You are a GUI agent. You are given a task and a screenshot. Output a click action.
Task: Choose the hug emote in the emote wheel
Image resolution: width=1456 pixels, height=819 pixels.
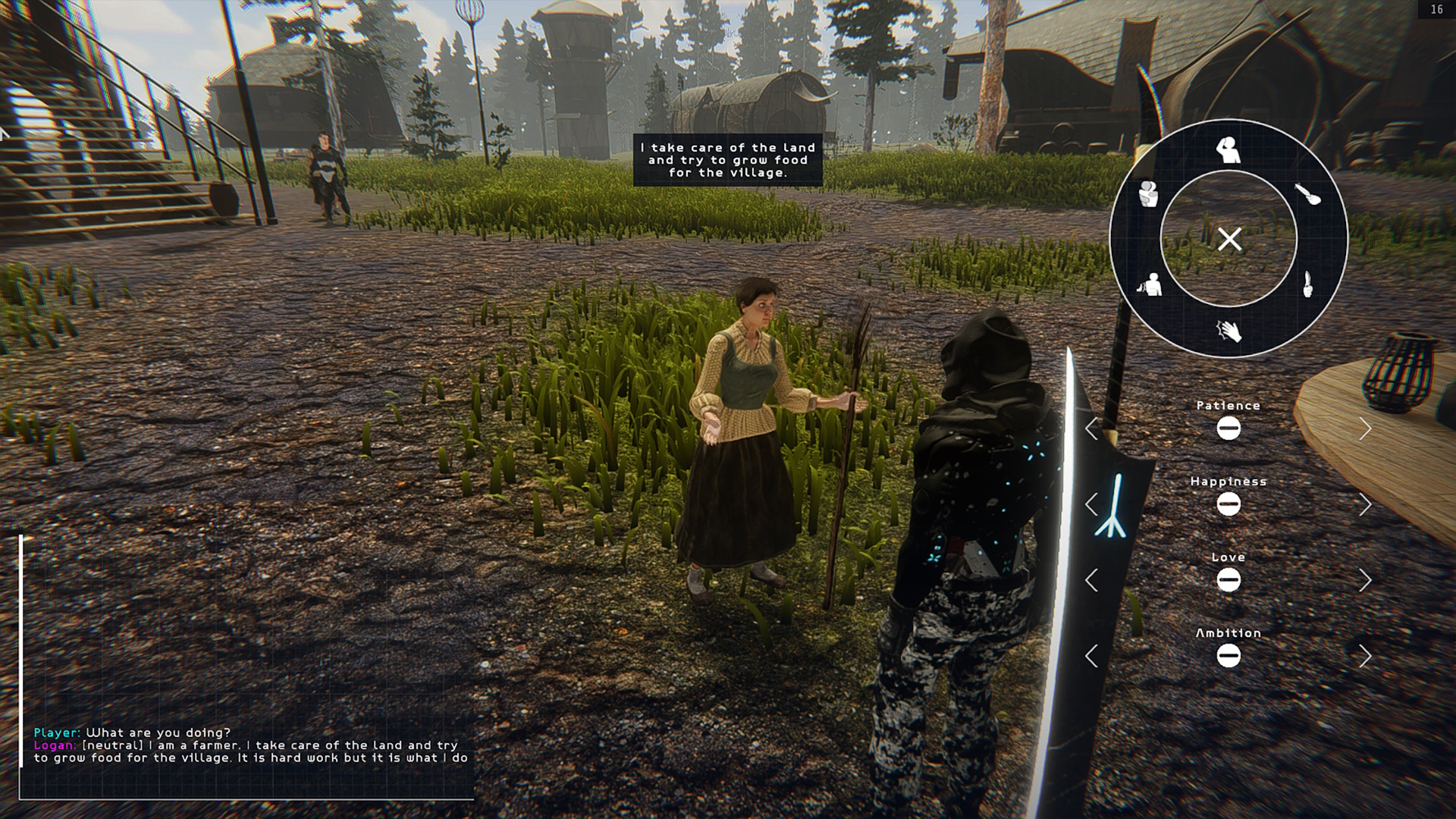tap(1147, 194)
